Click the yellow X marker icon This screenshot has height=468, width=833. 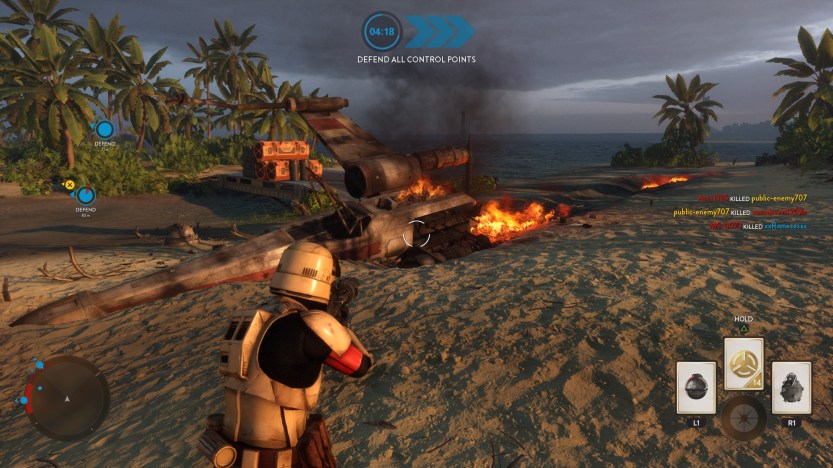[x=69, y=184]
